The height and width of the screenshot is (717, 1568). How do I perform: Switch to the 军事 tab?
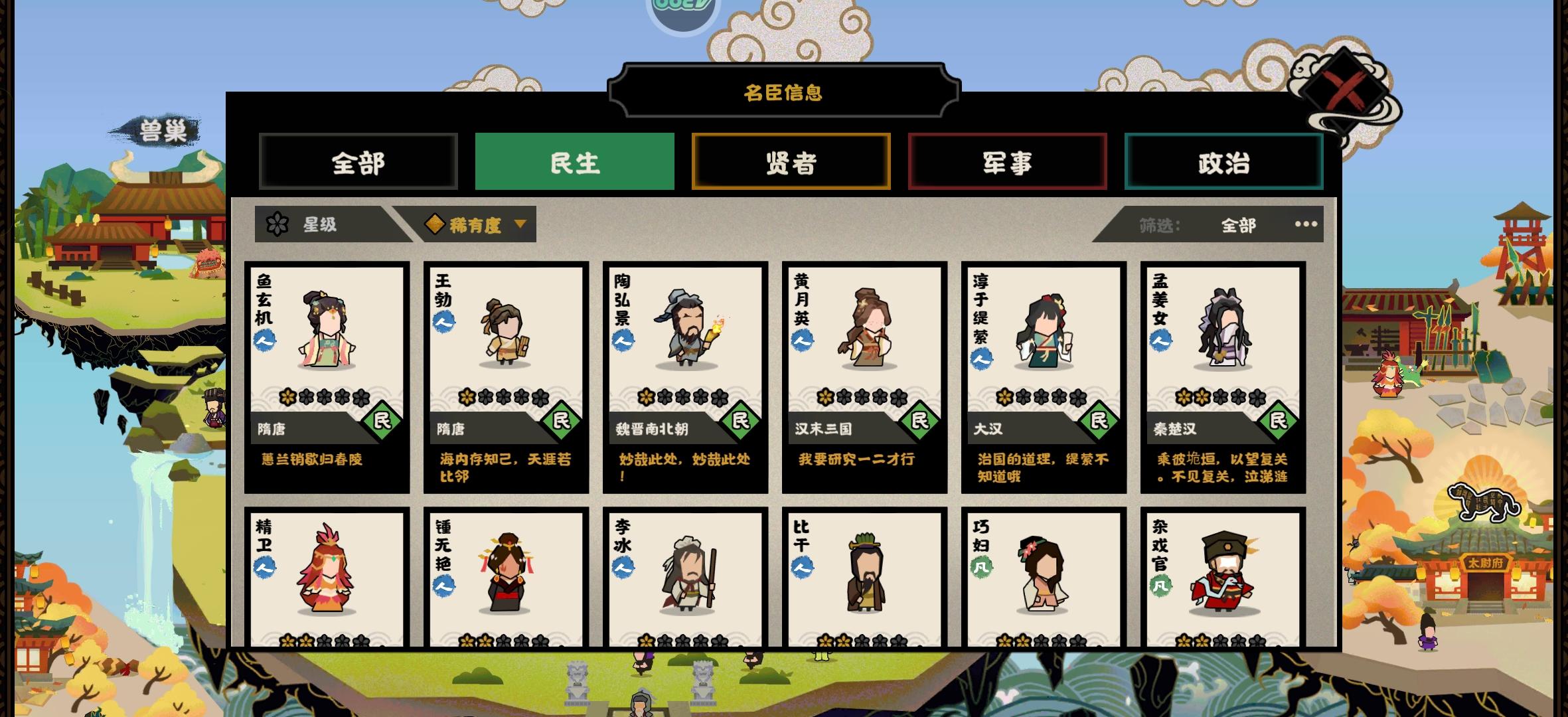1008,161
